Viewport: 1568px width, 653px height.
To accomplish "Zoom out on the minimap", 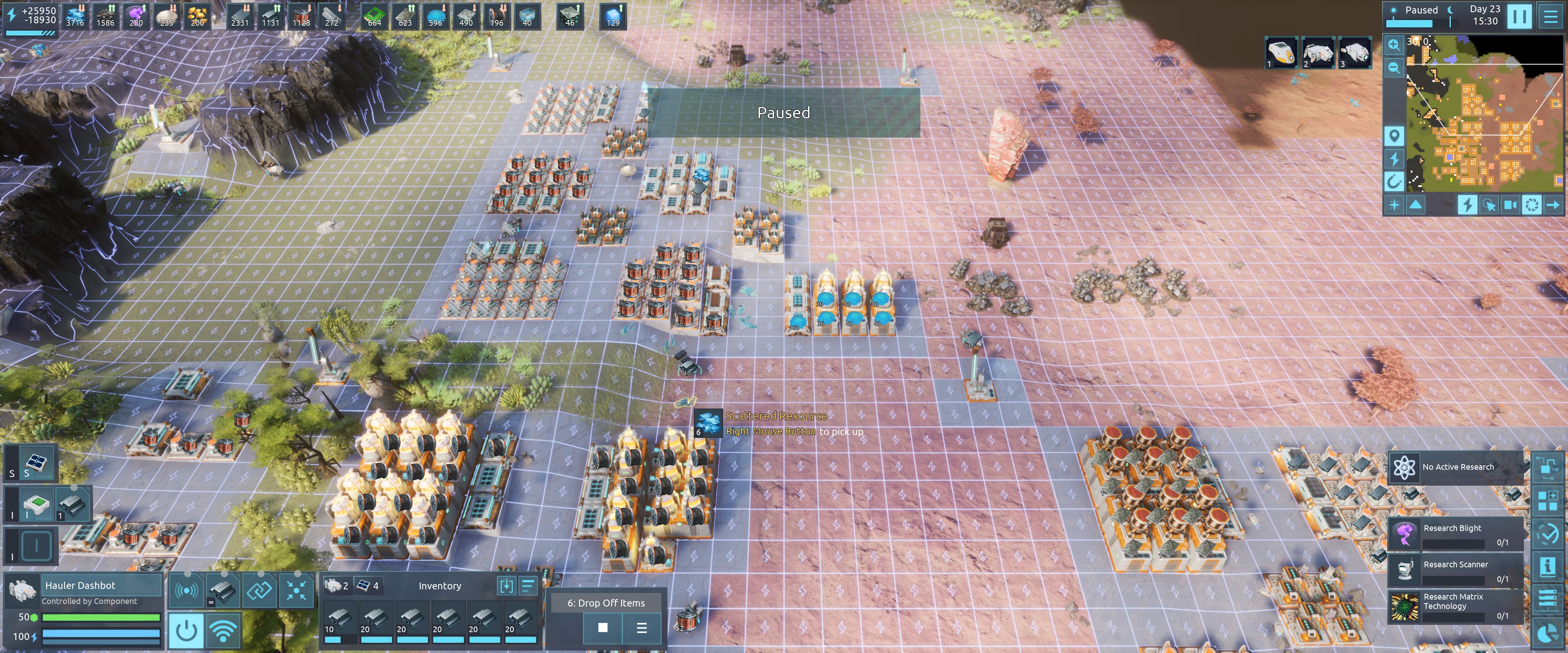I will coord(1394,68).
